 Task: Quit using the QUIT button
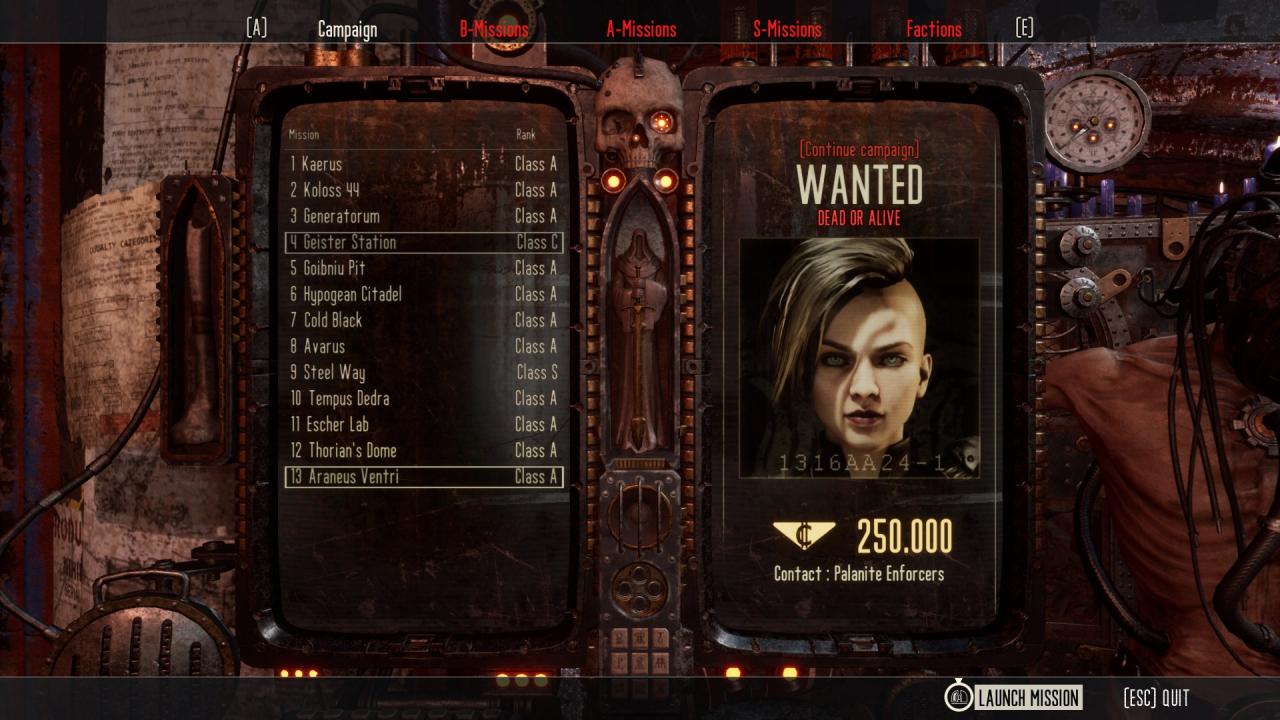[x=1156, y=697]
